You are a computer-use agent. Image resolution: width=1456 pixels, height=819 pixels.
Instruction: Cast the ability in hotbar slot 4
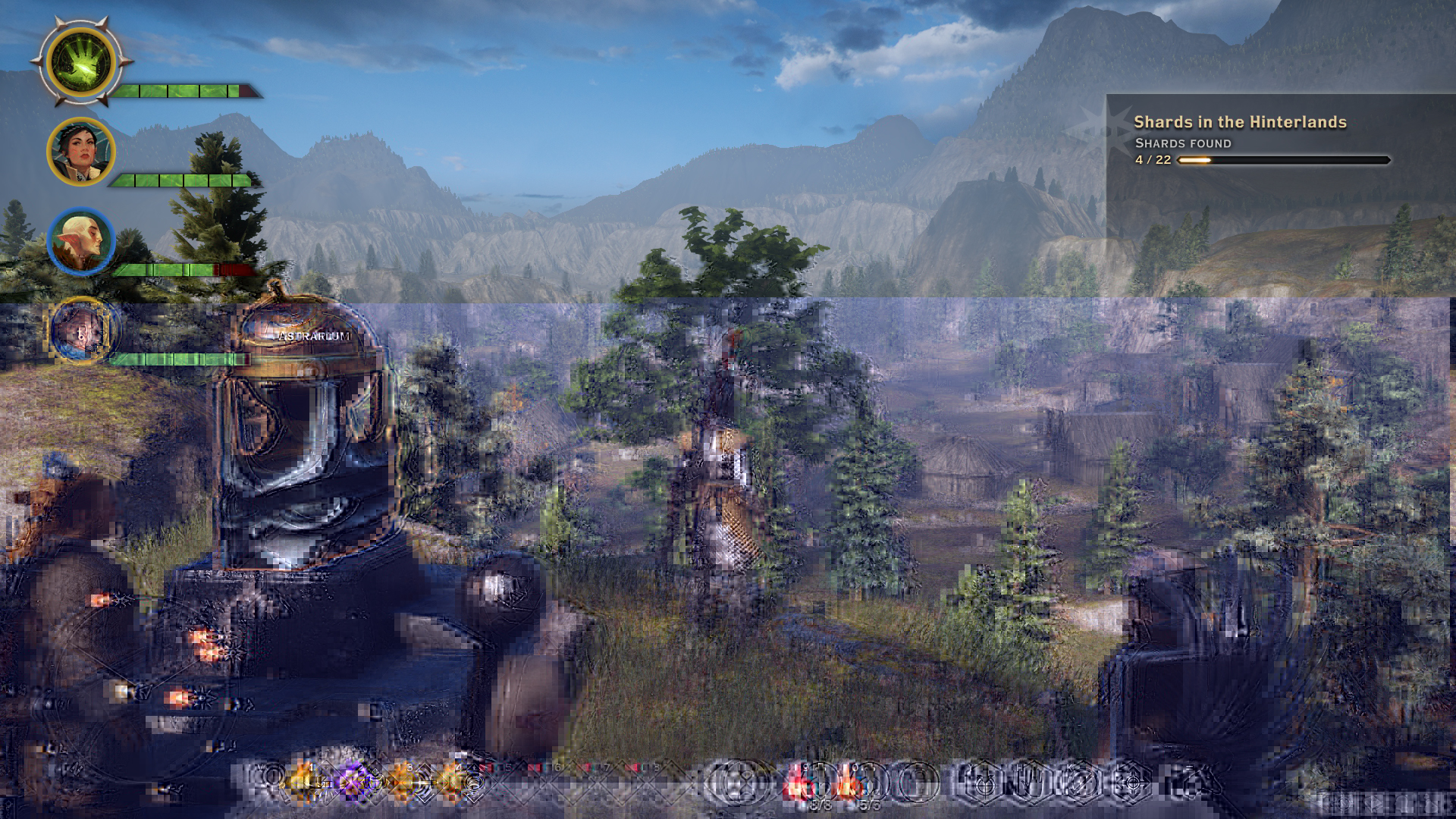[x=452, y=782]
